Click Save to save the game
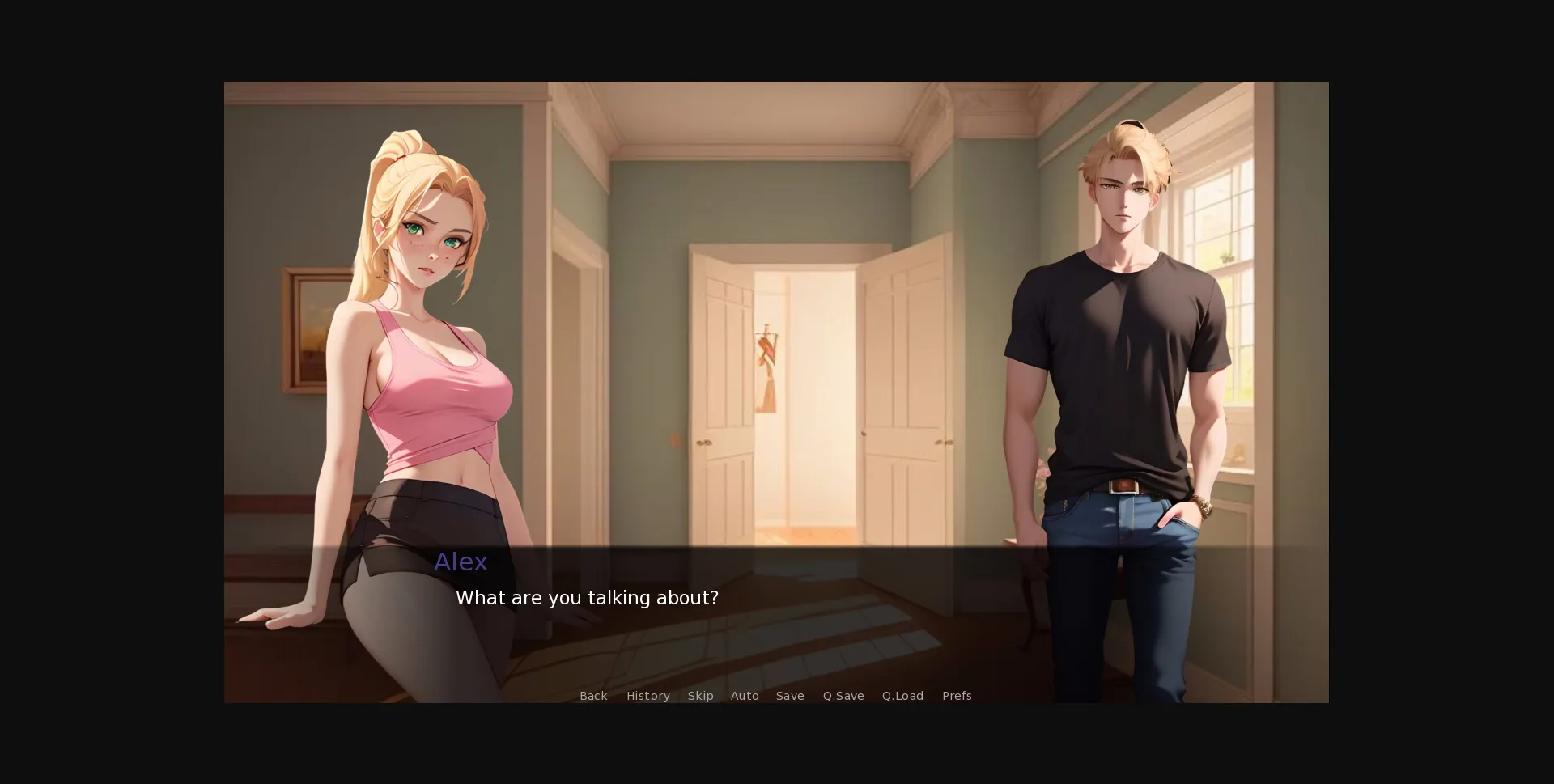This screenshot has height=784, width=1554. click(790, 696)
